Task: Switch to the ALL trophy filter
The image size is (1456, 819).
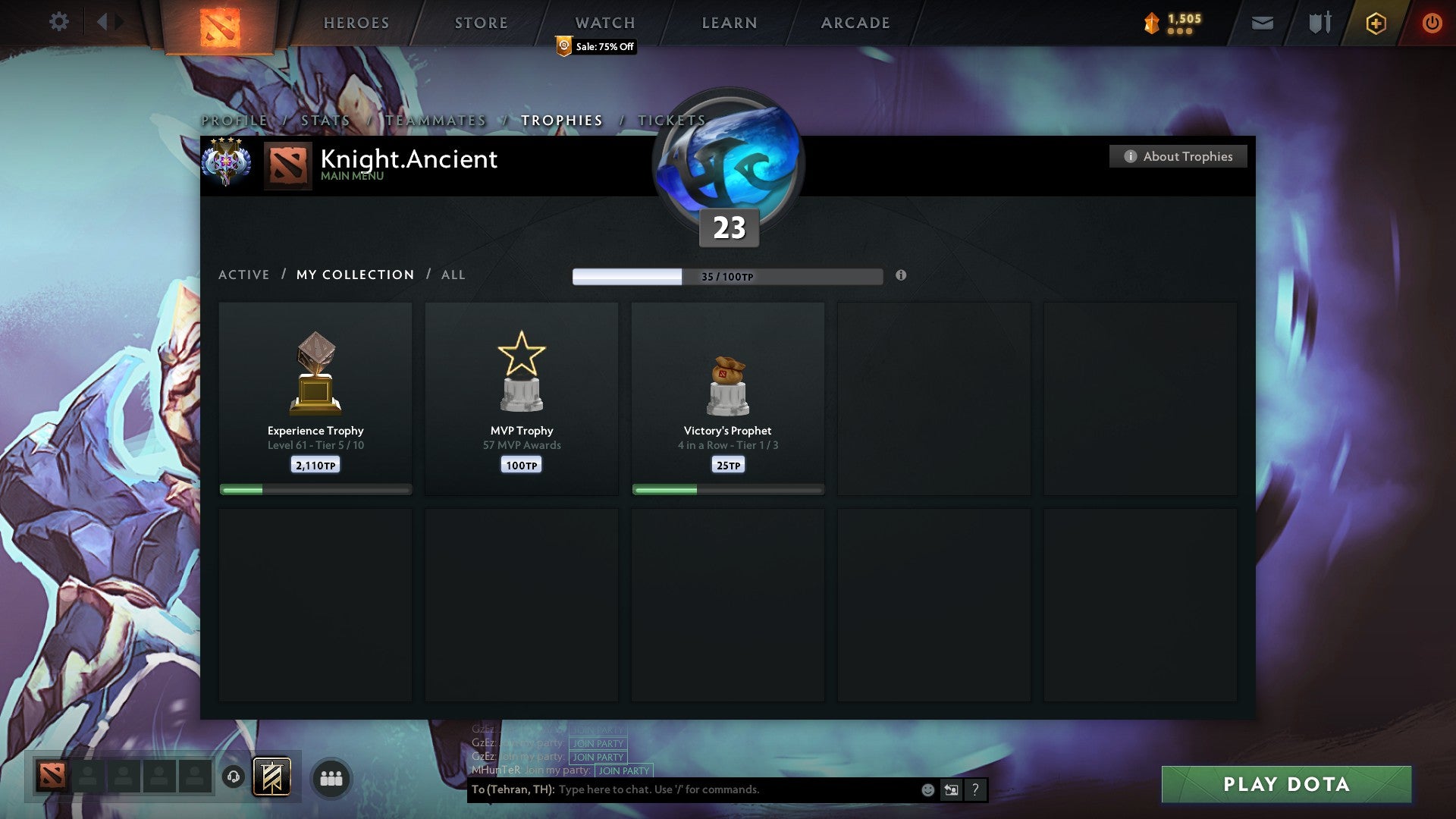Action: click(453, 275)
